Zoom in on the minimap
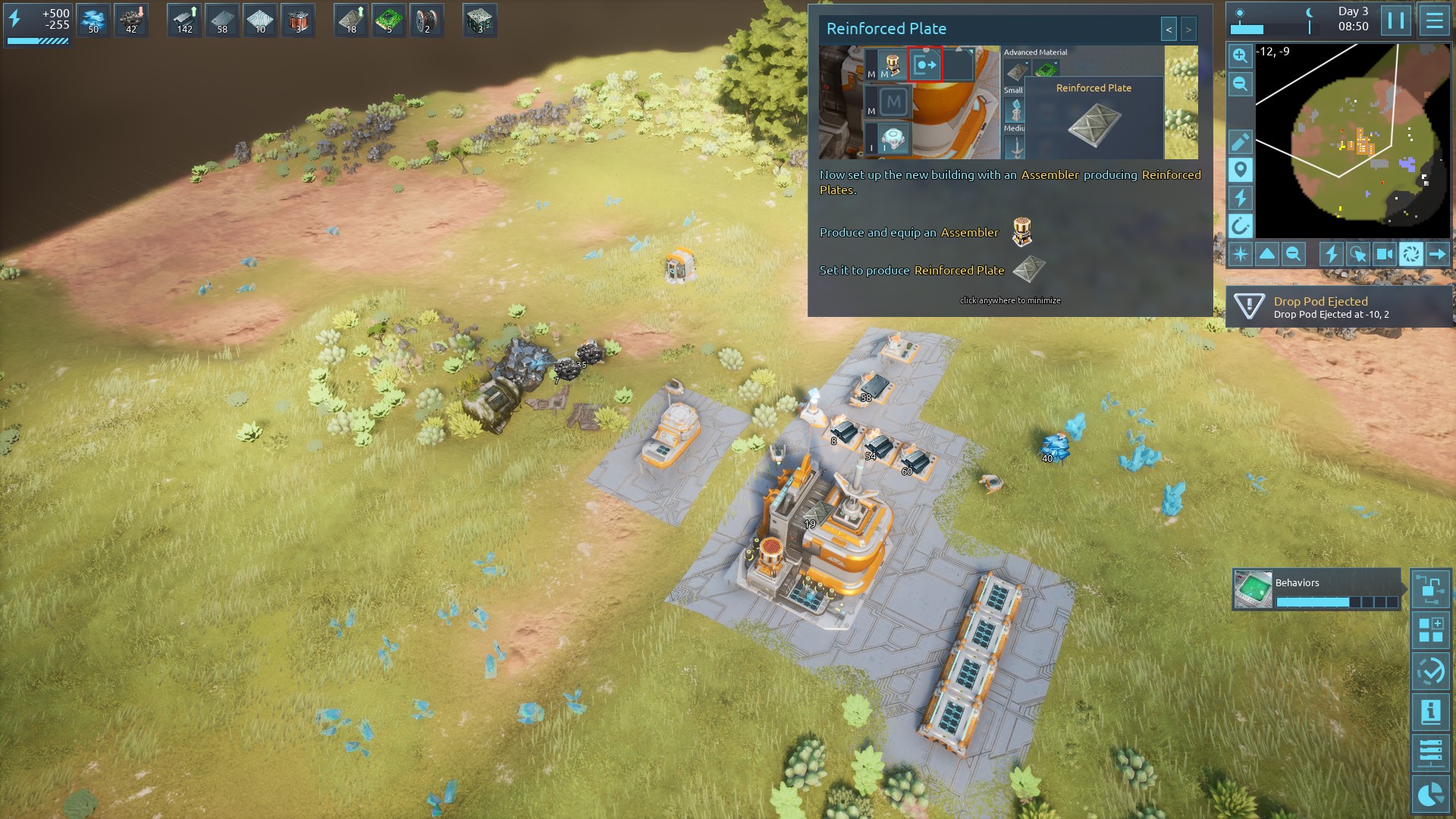The width and height of the screenshot is (1456, 819). click(1240, 56)
